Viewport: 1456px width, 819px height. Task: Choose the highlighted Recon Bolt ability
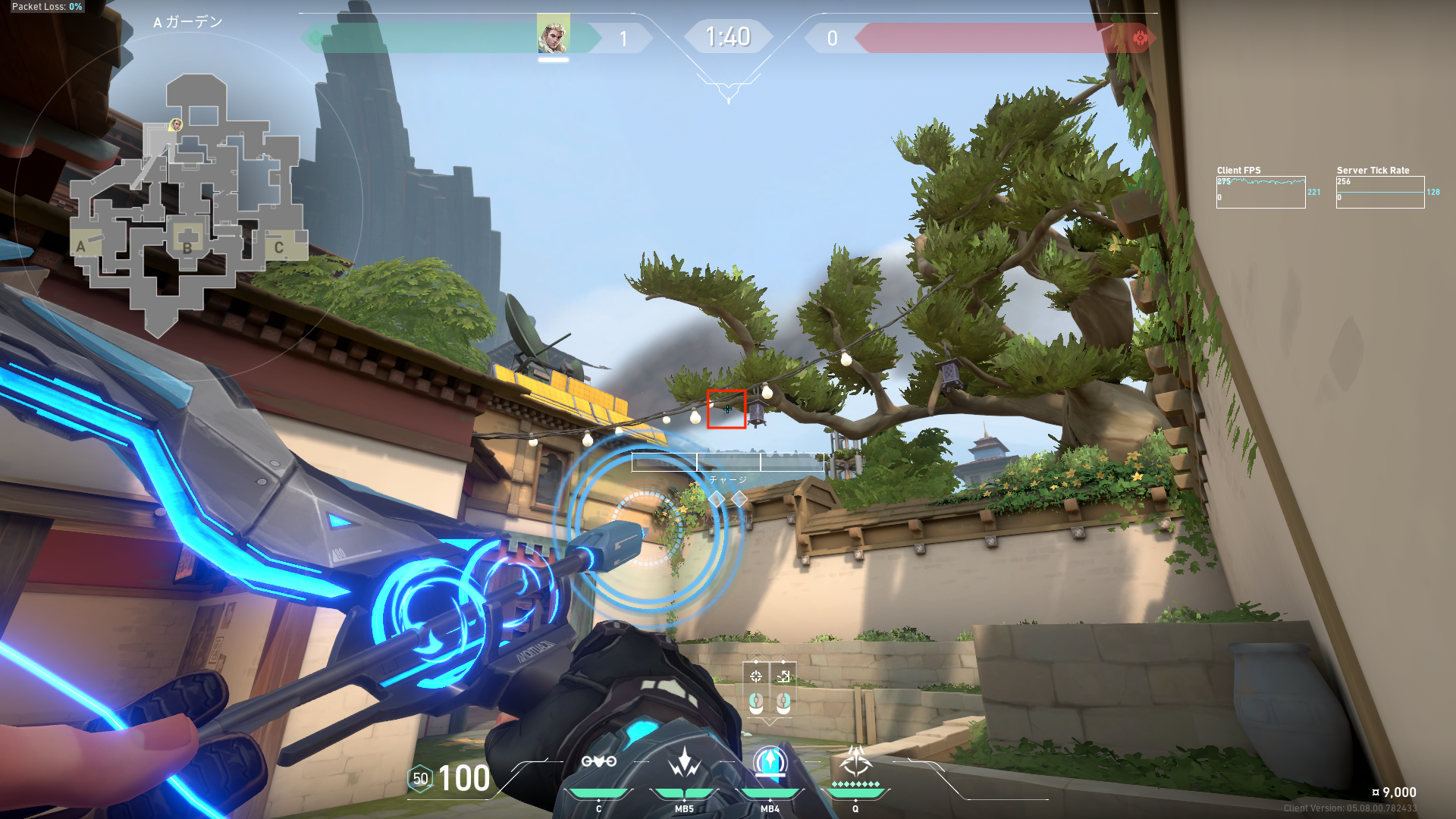(x=770, y=762)
